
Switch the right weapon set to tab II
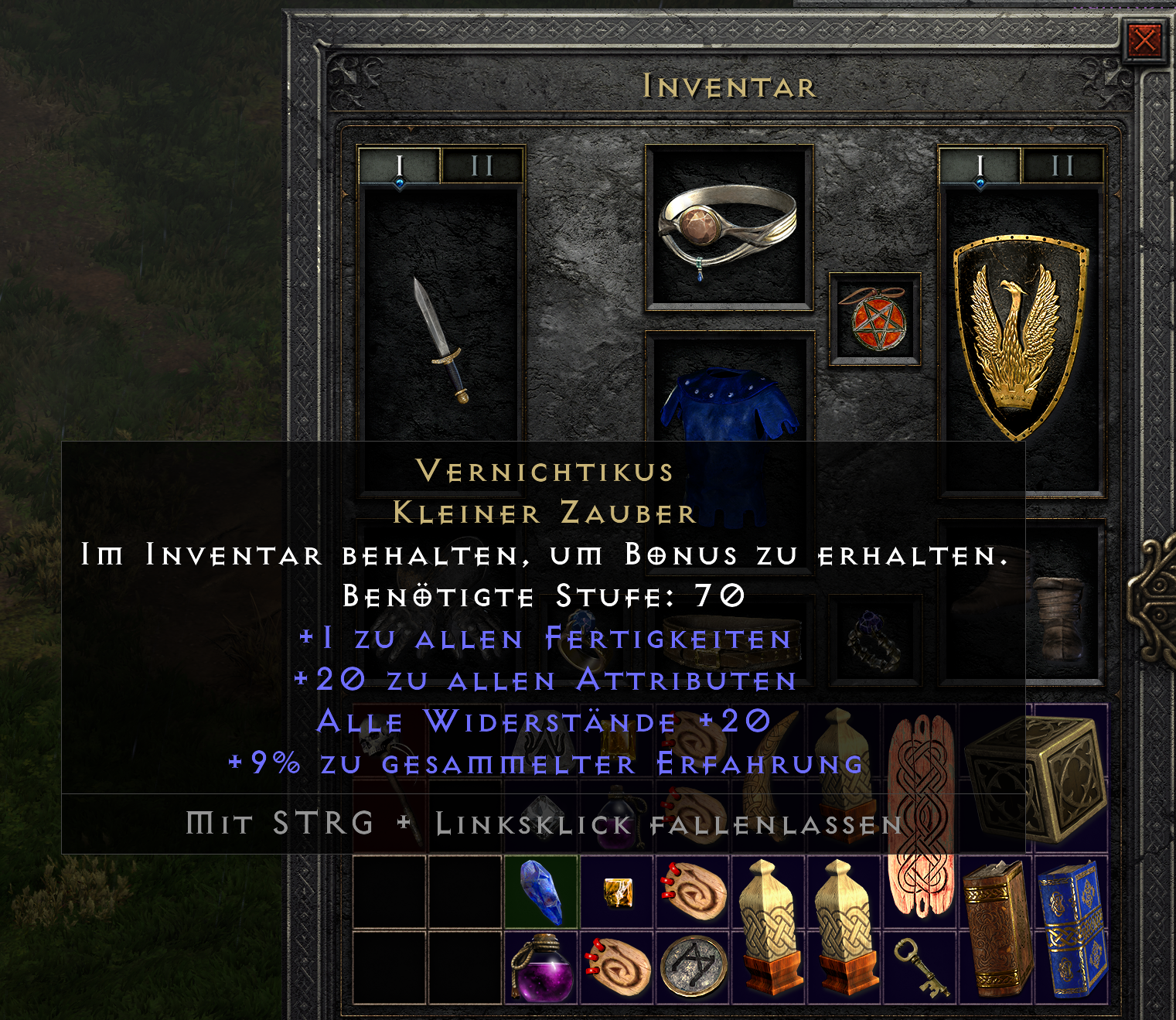(x=1060, y=165)
